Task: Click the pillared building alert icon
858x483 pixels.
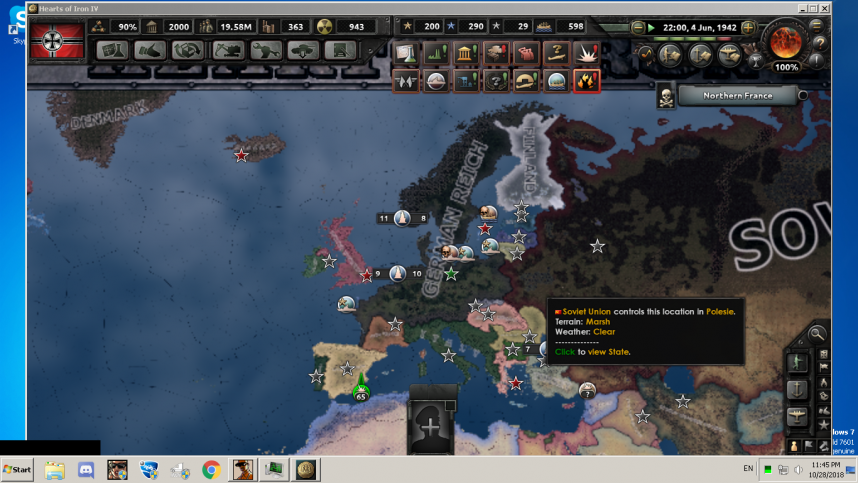Action: pos(467,53)
